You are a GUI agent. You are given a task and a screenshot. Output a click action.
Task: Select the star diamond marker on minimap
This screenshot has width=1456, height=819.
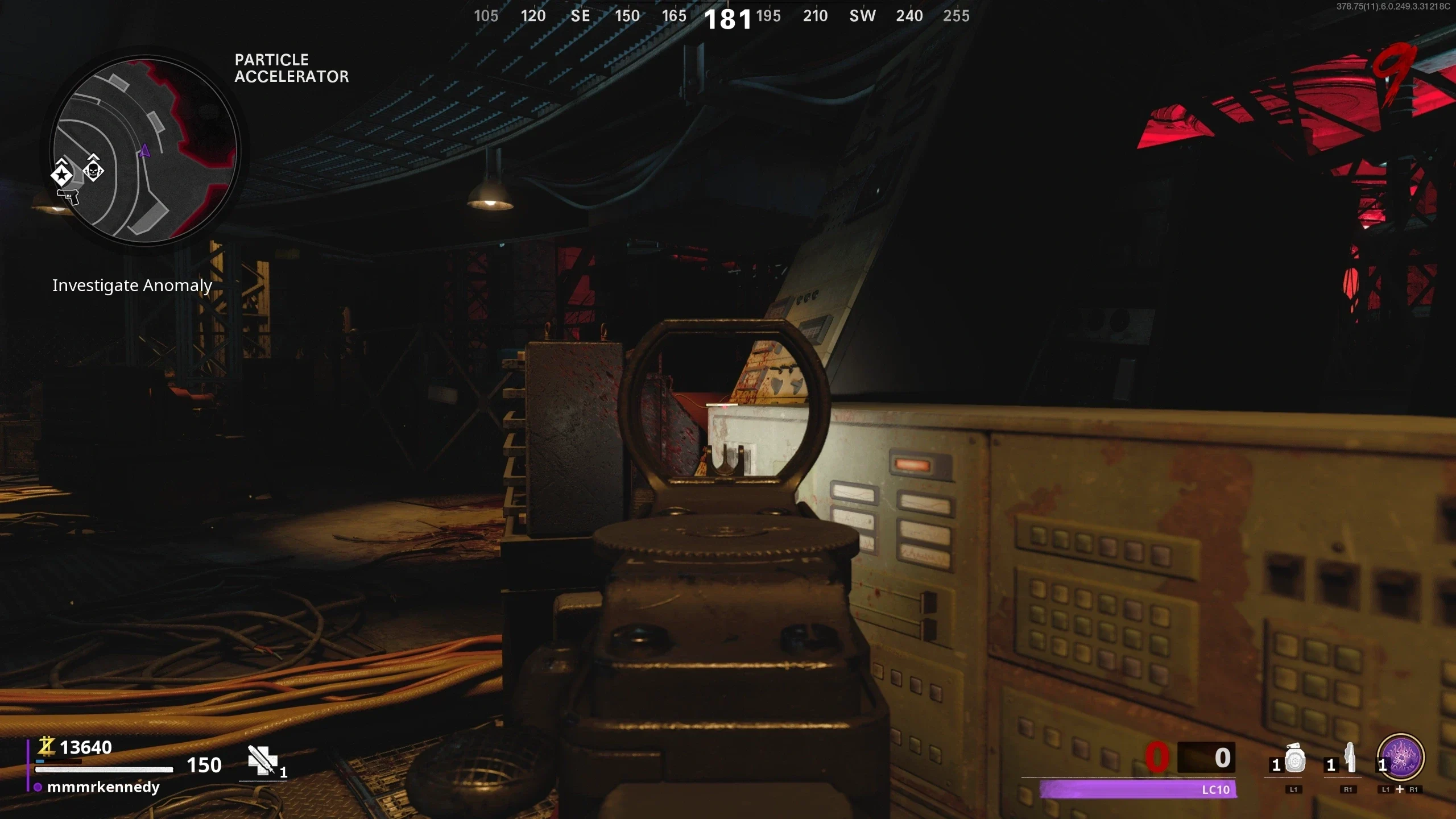point(61,174)
